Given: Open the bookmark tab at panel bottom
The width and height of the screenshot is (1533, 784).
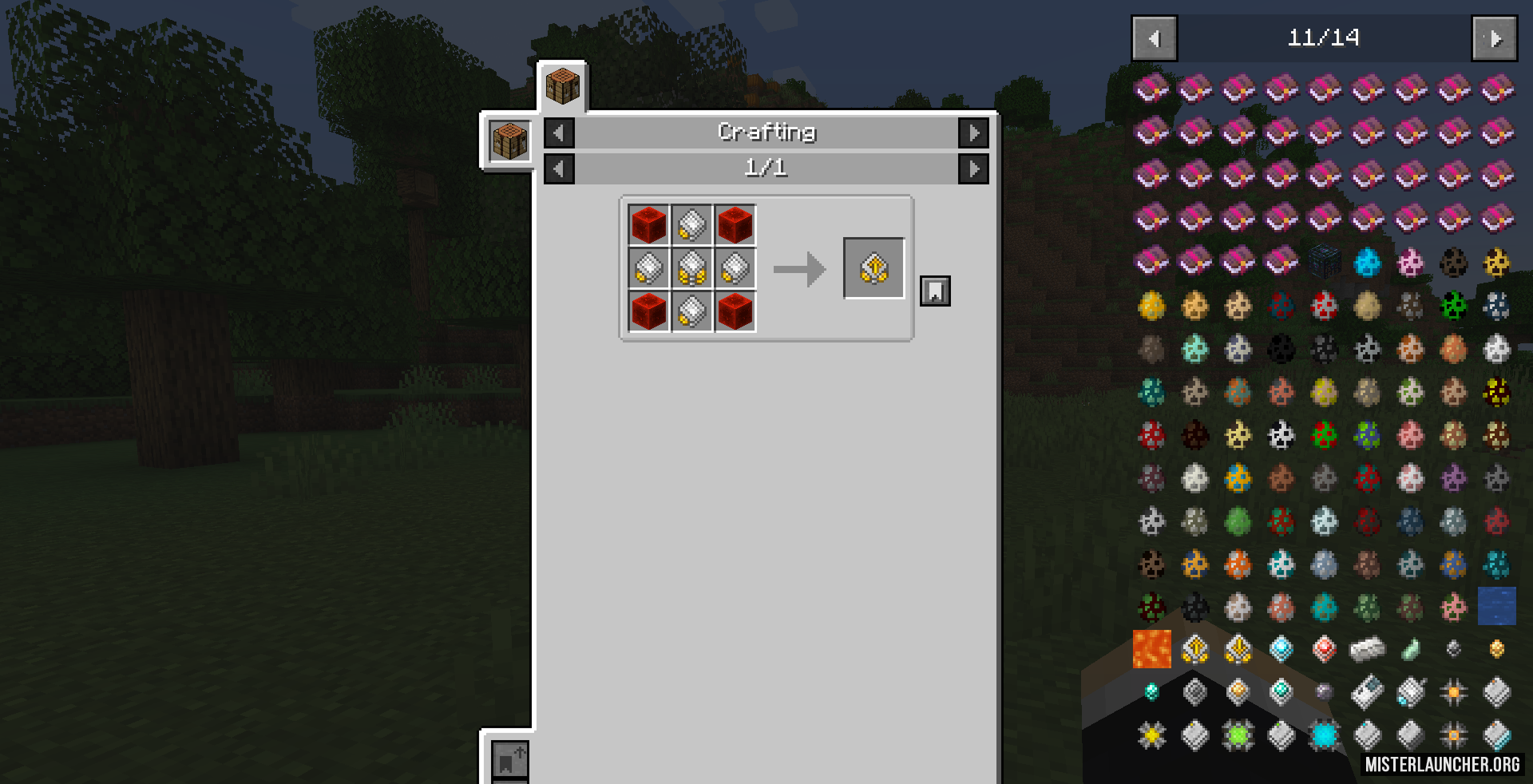Looking at the screenshot, I should [x=509, y=760].
